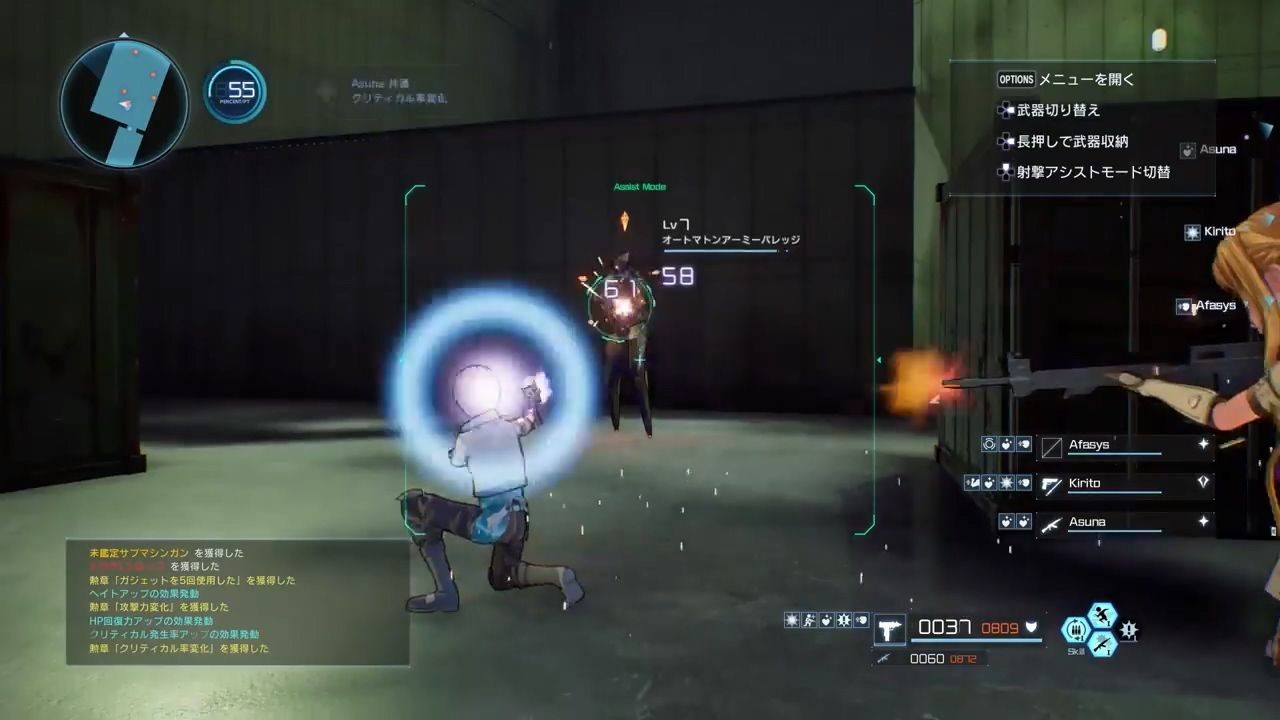The width and height of the screenshot is (1280, 720).
Task: Activate the sprinting figure skill hexagon
Action: click(x=1101, y=614)
